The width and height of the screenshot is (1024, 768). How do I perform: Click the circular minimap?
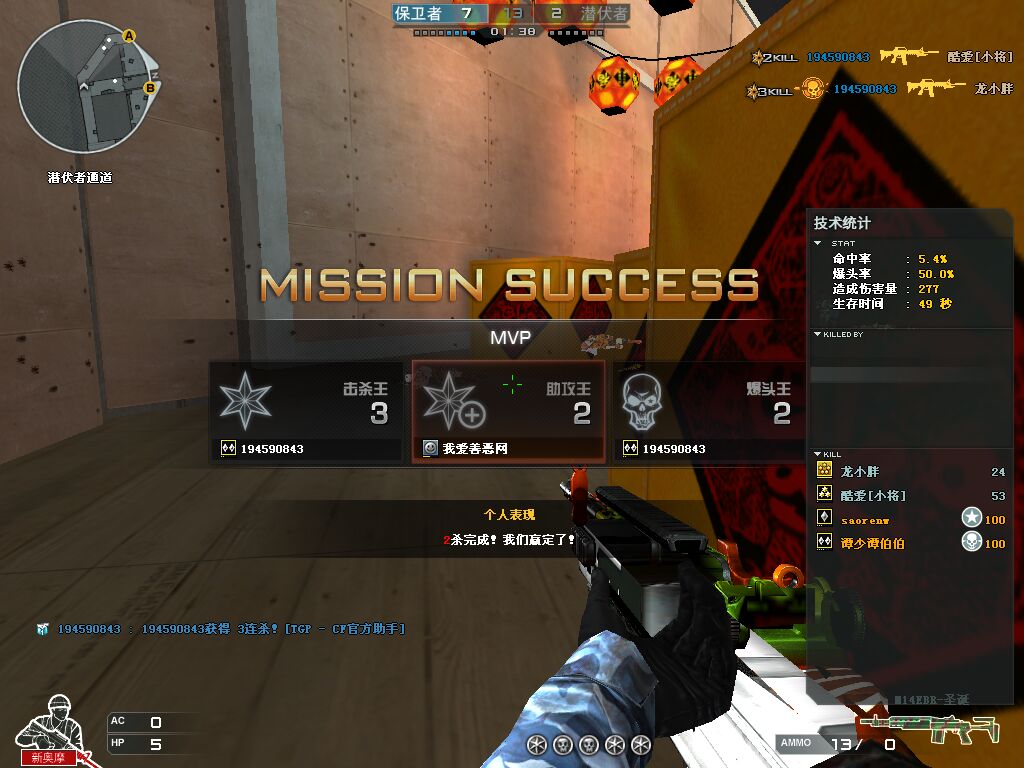coord(89,89)
